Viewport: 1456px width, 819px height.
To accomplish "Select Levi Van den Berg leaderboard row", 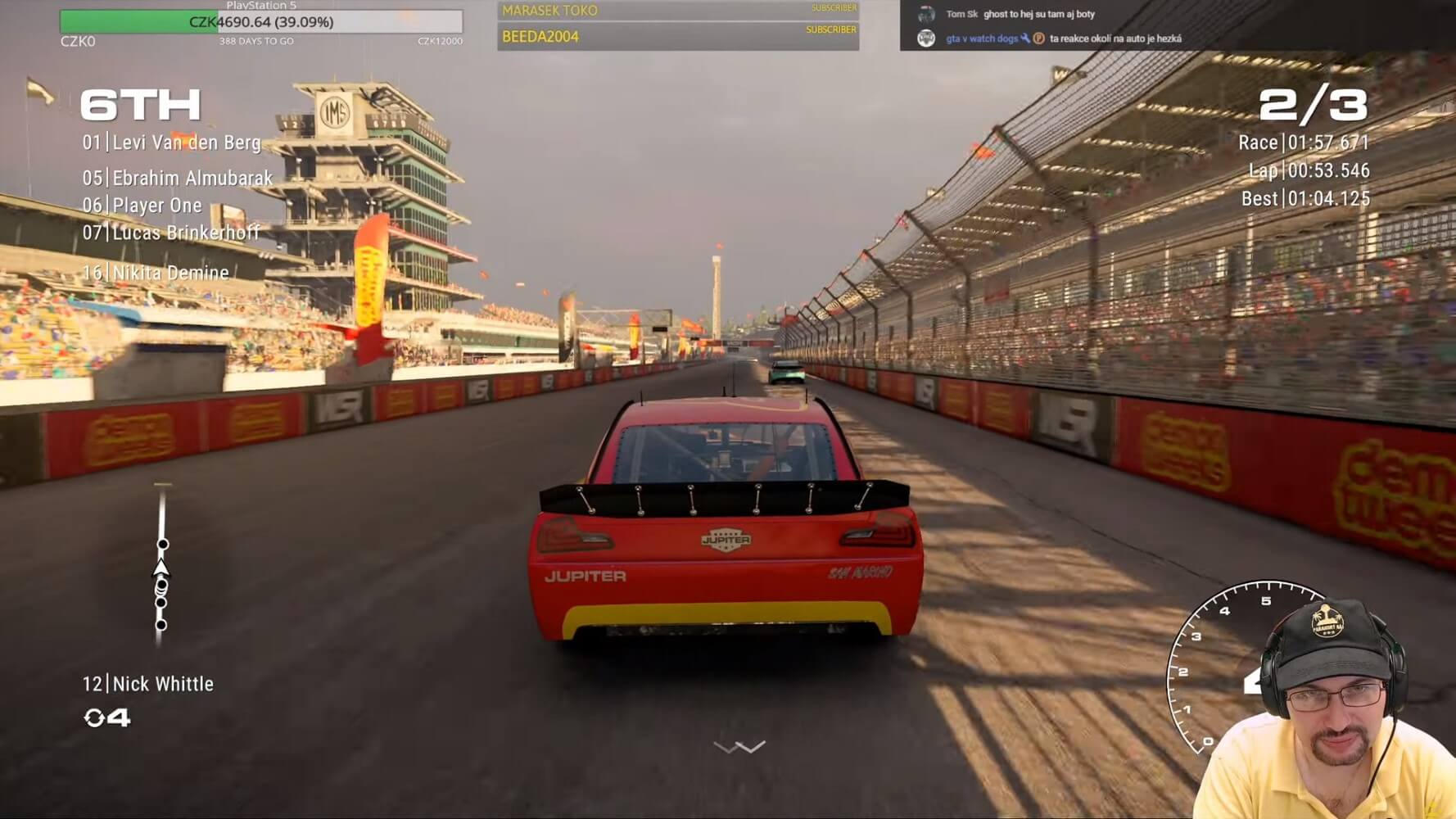I will tap(172, 143).
